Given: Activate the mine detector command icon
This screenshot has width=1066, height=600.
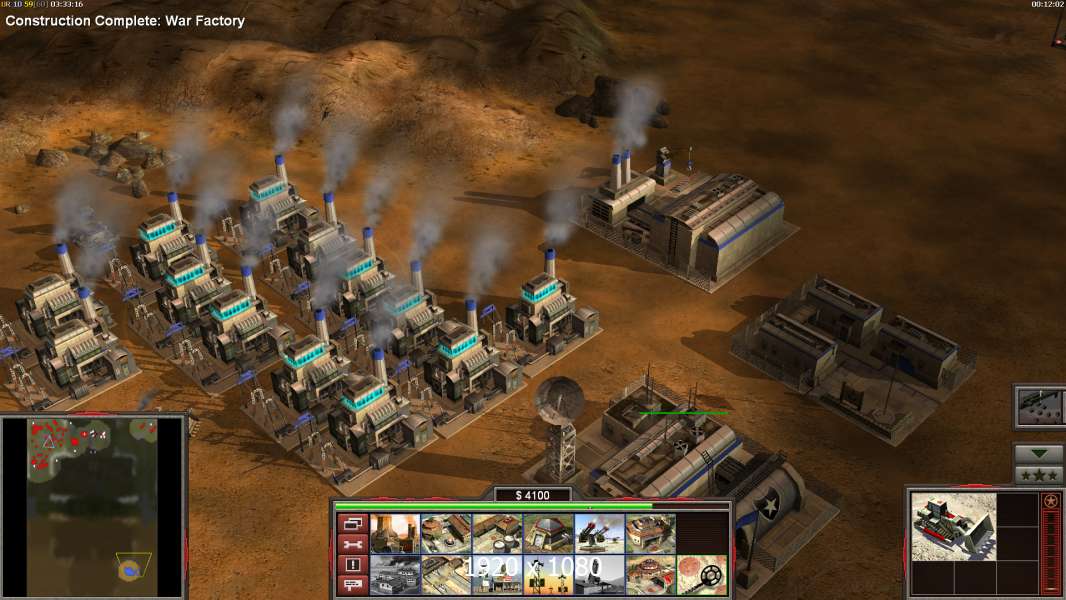Looking at the screenshot, I should coord(701,574).
